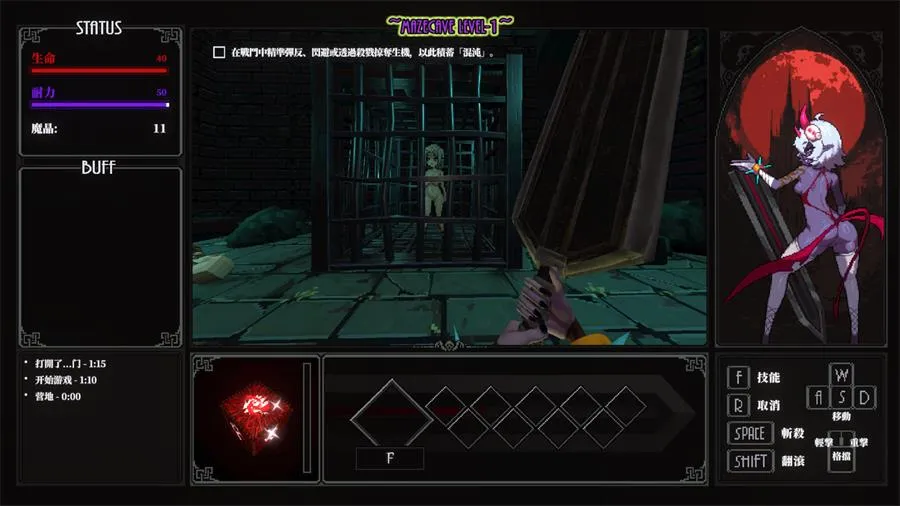Tick the tutorial objective checkbox
900x506 pixels.
coord(219,52)
